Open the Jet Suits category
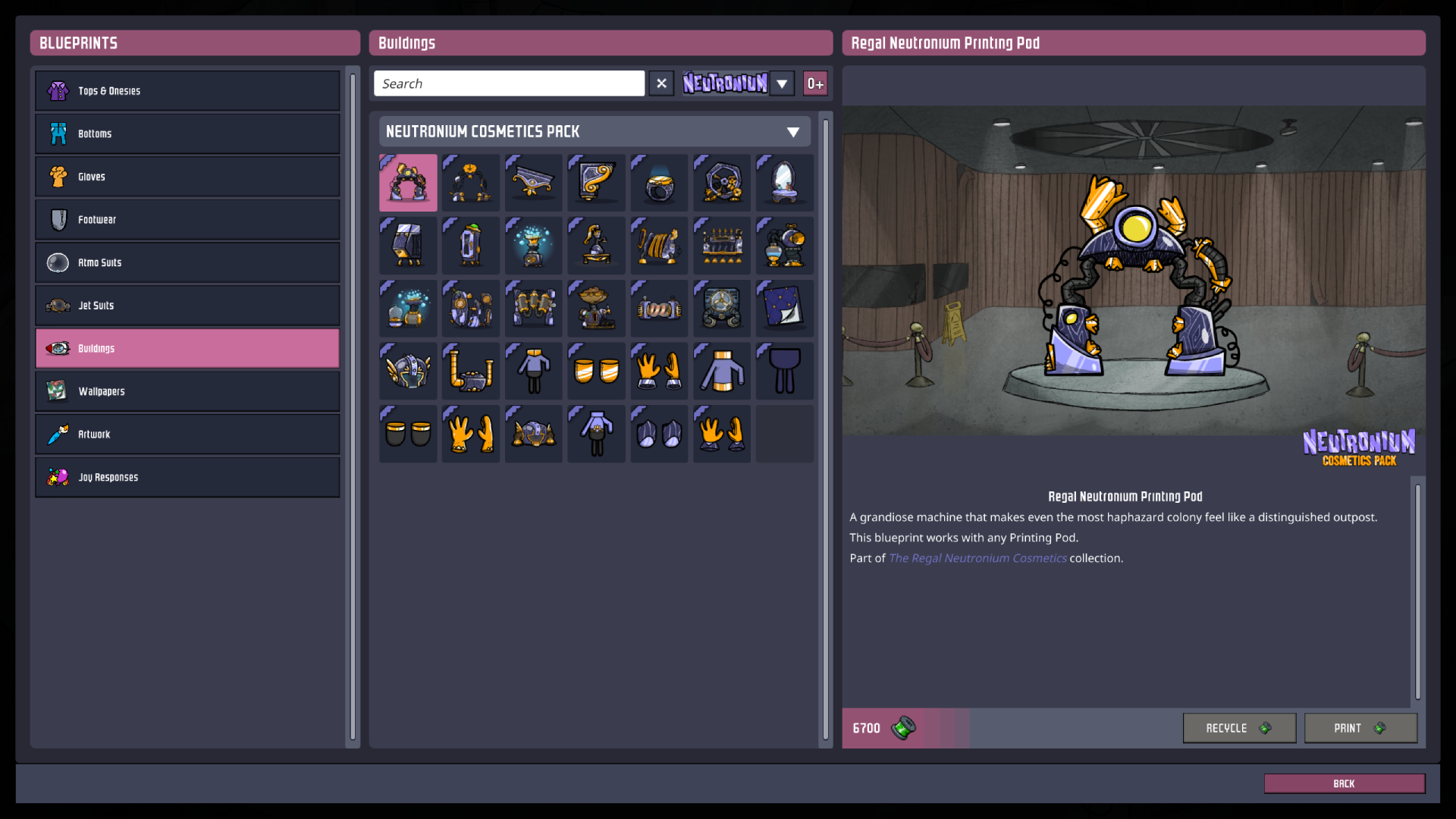The width and height of the screenshot is (1456, 819). pyautogui.click(x=187, y=305)
